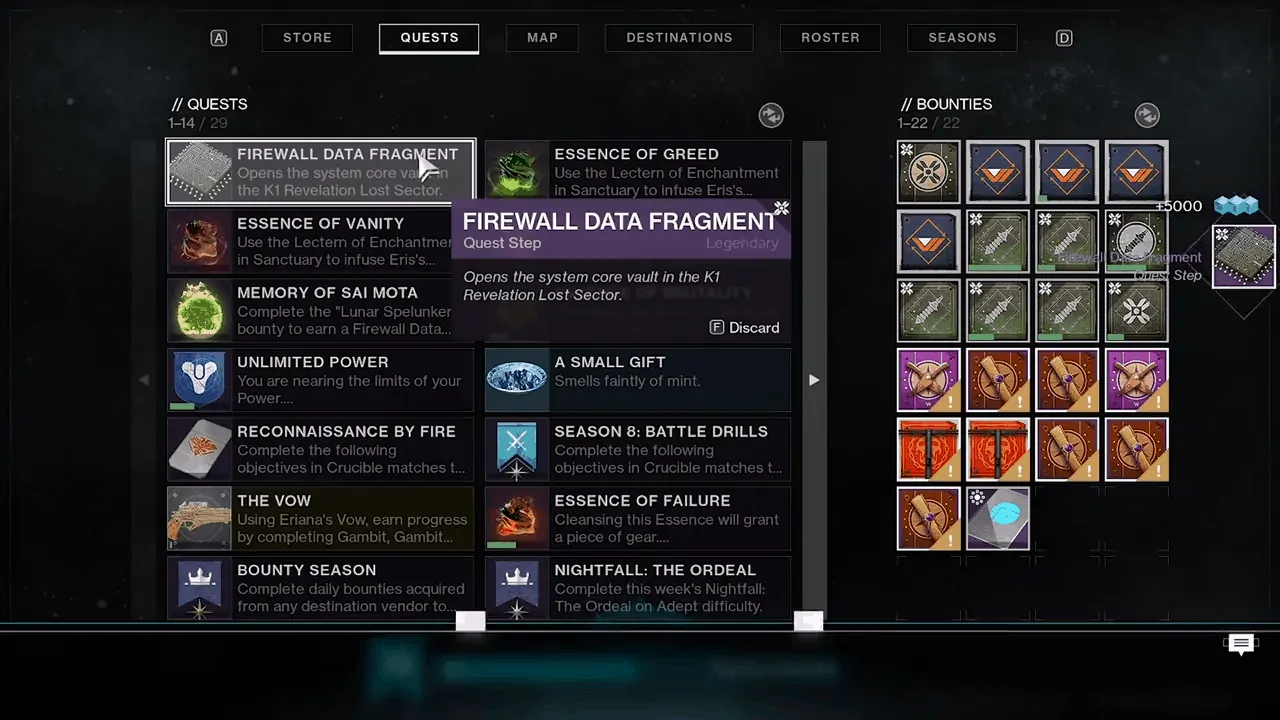1280x720 pixels.
Task: Select the Firewall Data Fragment quest
Action: (320, 172)
